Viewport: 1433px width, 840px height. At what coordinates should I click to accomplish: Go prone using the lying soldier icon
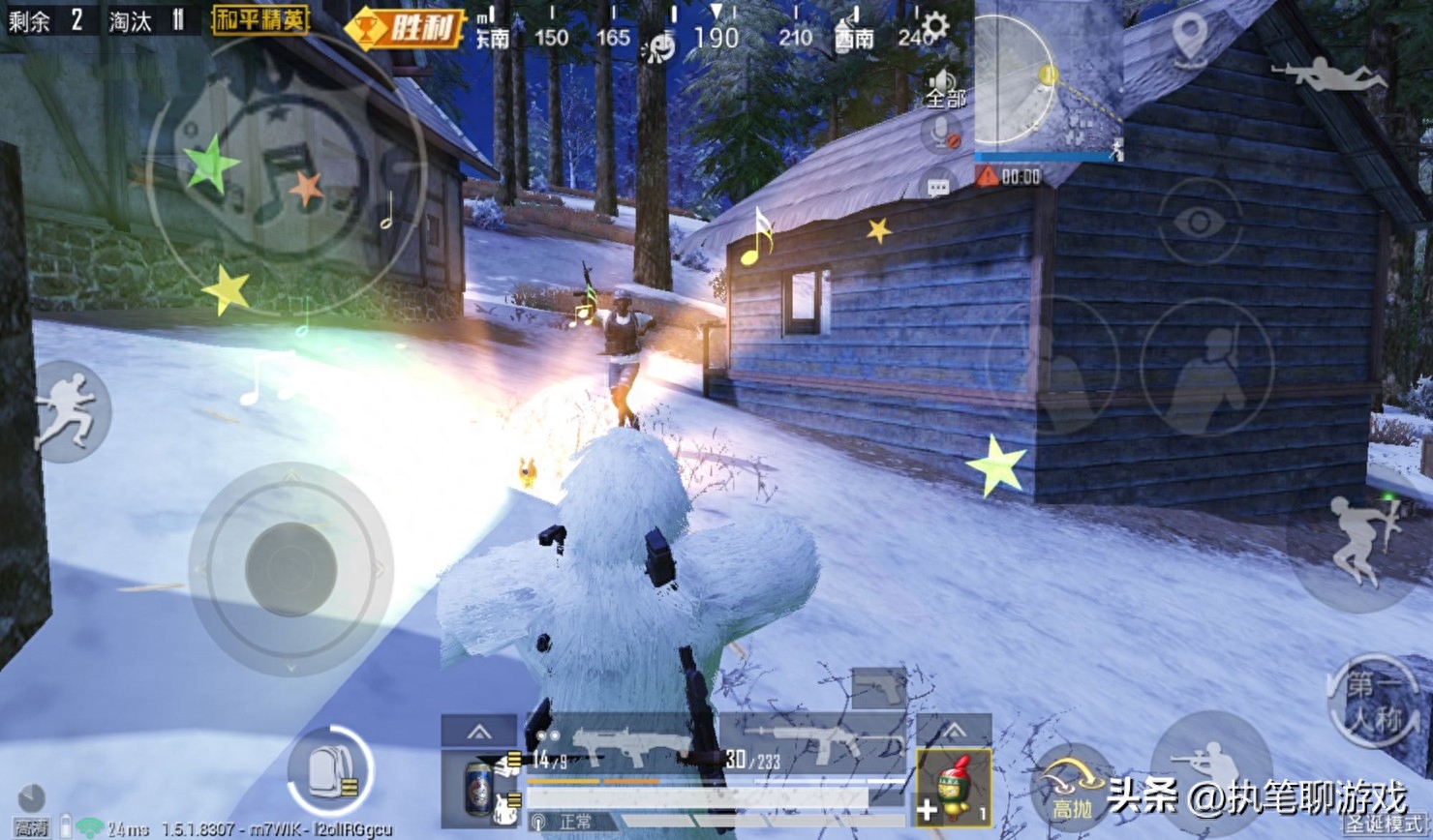pyautogui.click(x=1326, y=74)
